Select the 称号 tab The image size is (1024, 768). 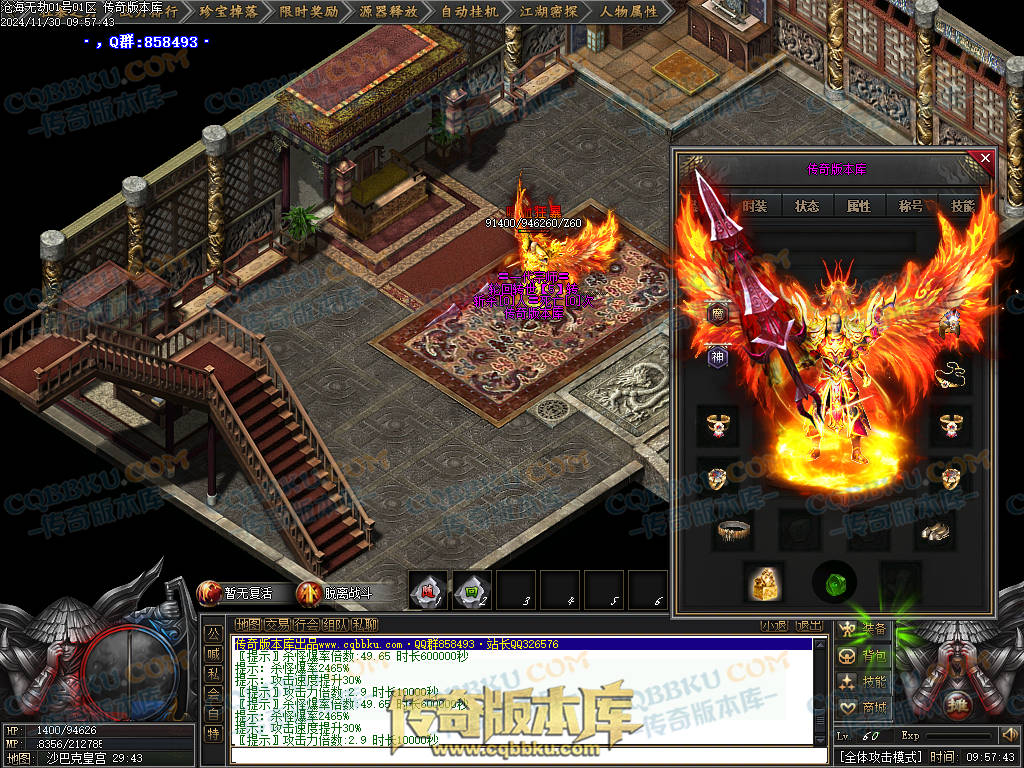911,206
